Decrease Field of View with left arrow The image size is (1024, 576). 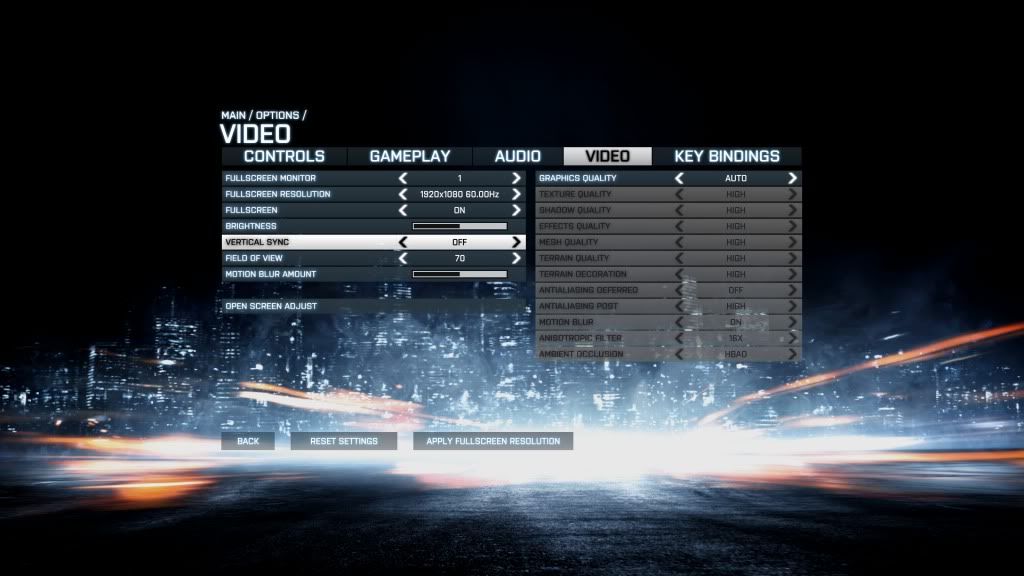pos(404,258)
